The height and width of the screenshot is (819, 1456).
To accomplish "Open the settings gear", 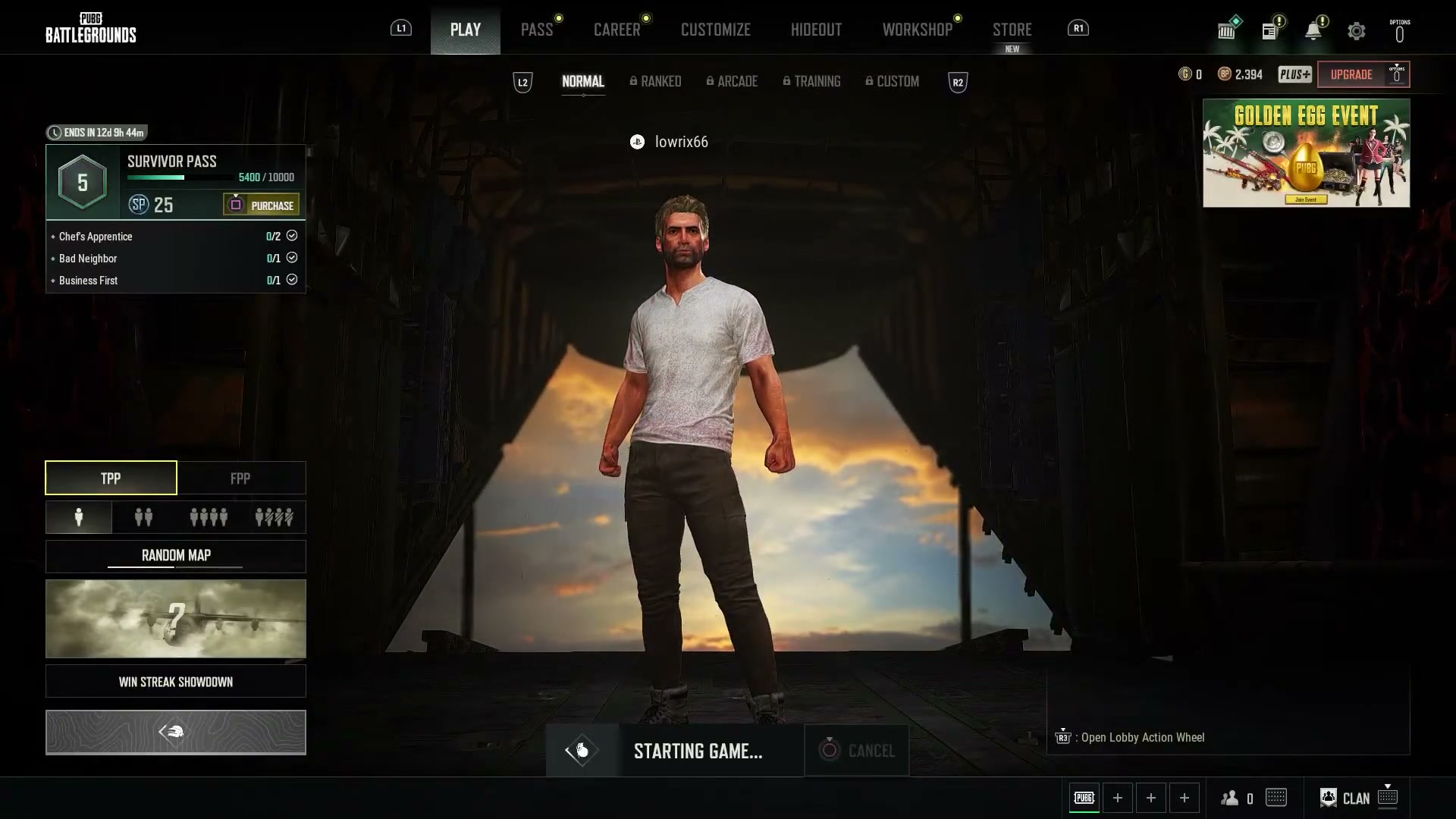I will coord(1357,30).
